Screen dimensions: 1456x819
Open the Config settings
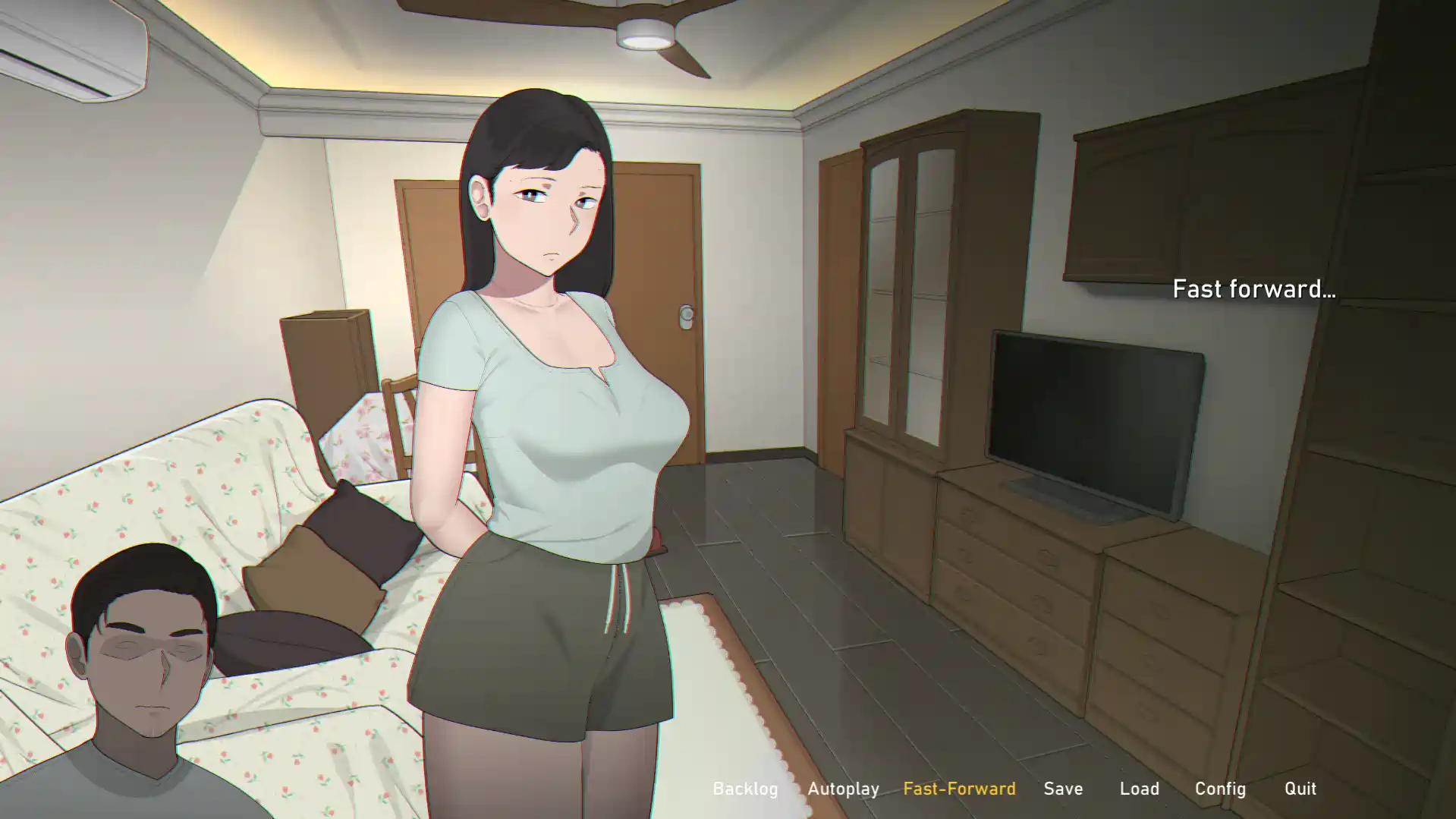point(1220,789)
